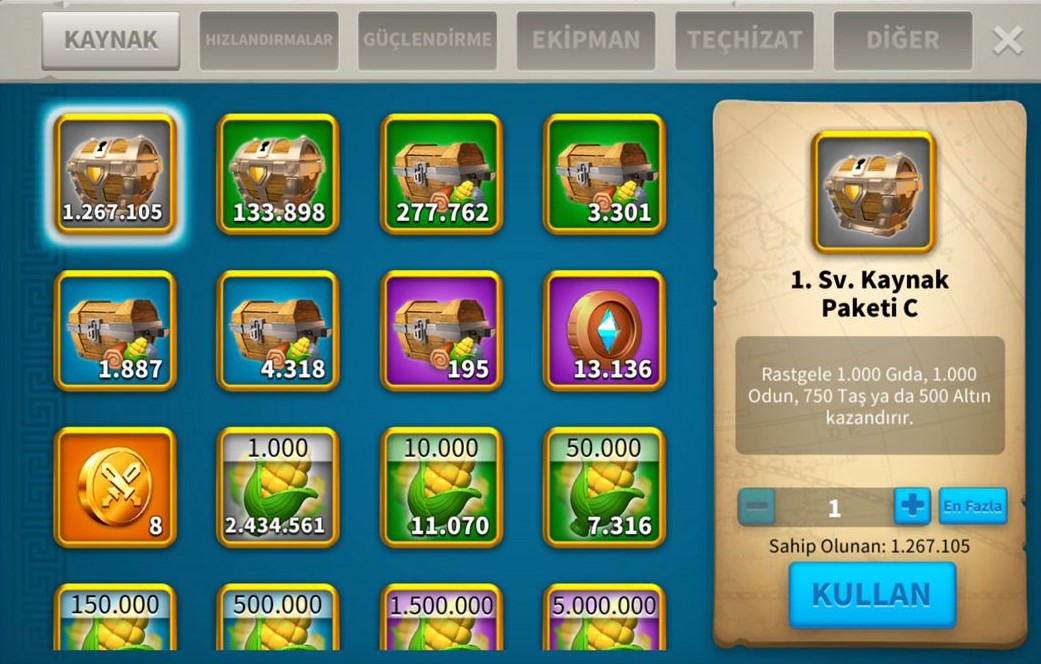
Task: Switch to the HIZLANDIRMALAR tab
Action: coord(268,41)
